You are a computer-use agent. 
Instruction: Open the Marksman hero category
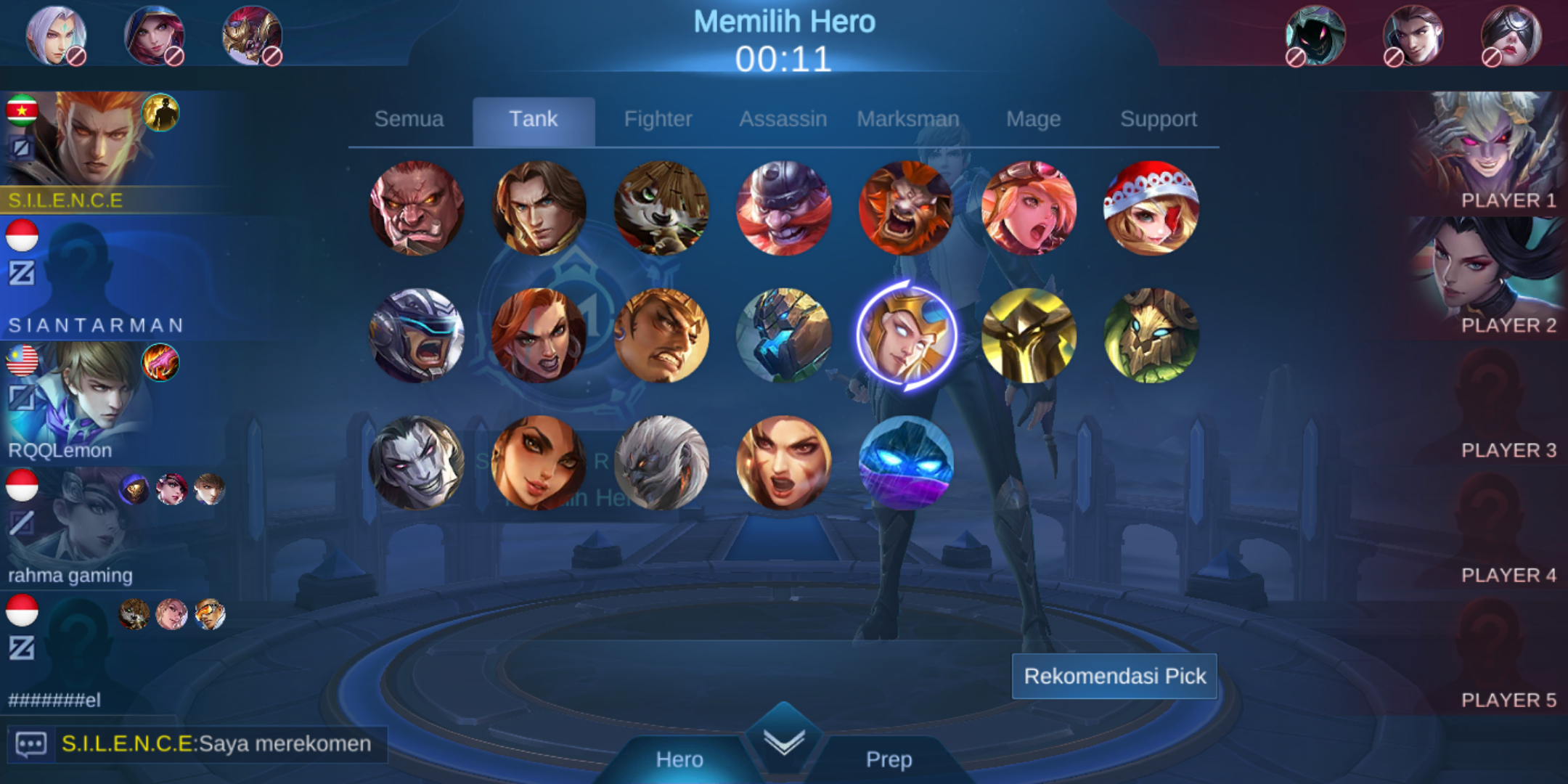pyautogui.click(x=909, y=118)
